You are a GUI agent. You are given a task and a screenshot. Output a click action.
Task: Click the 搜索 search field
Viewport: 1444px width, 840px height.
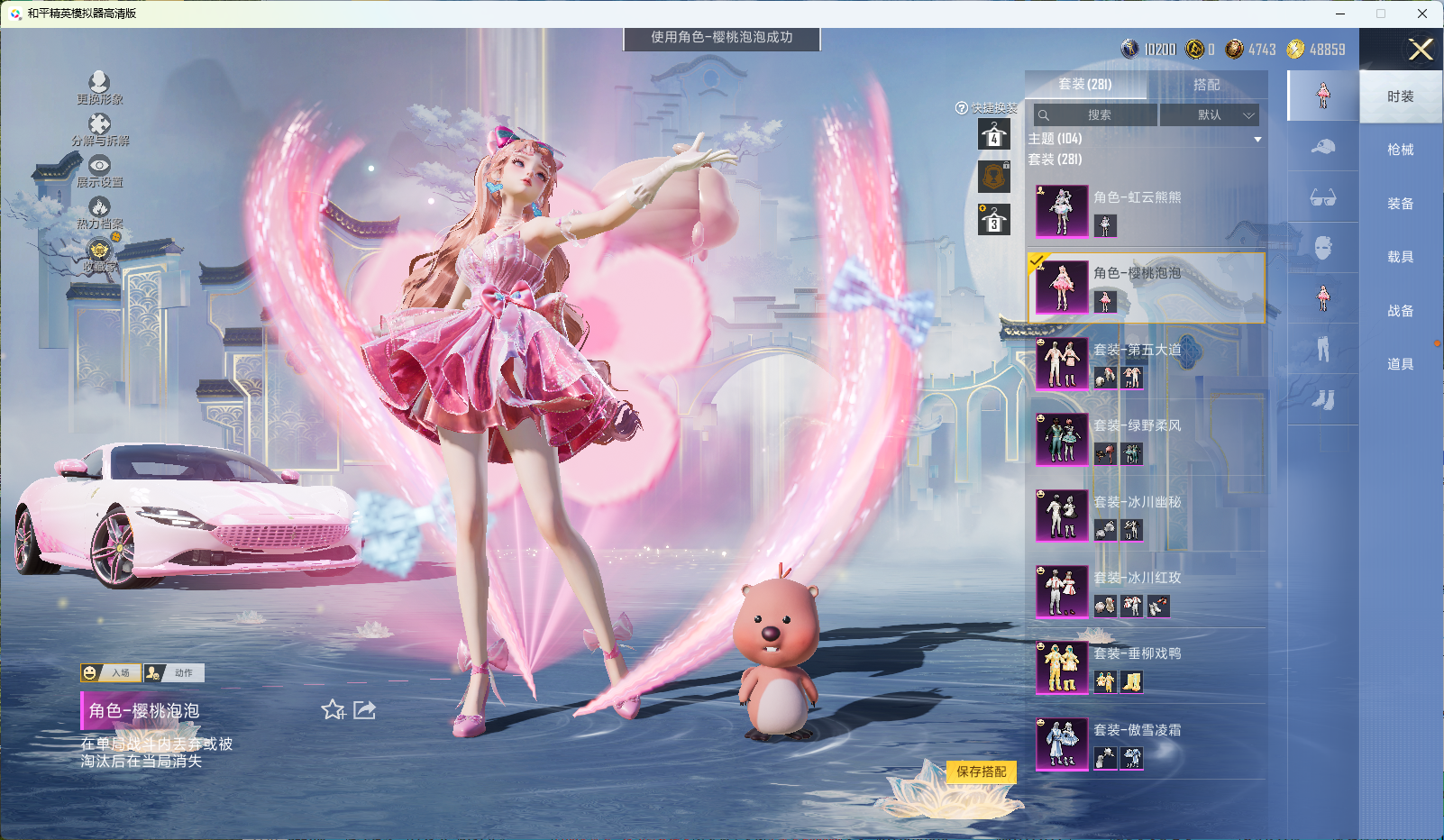click(1096, 115)
